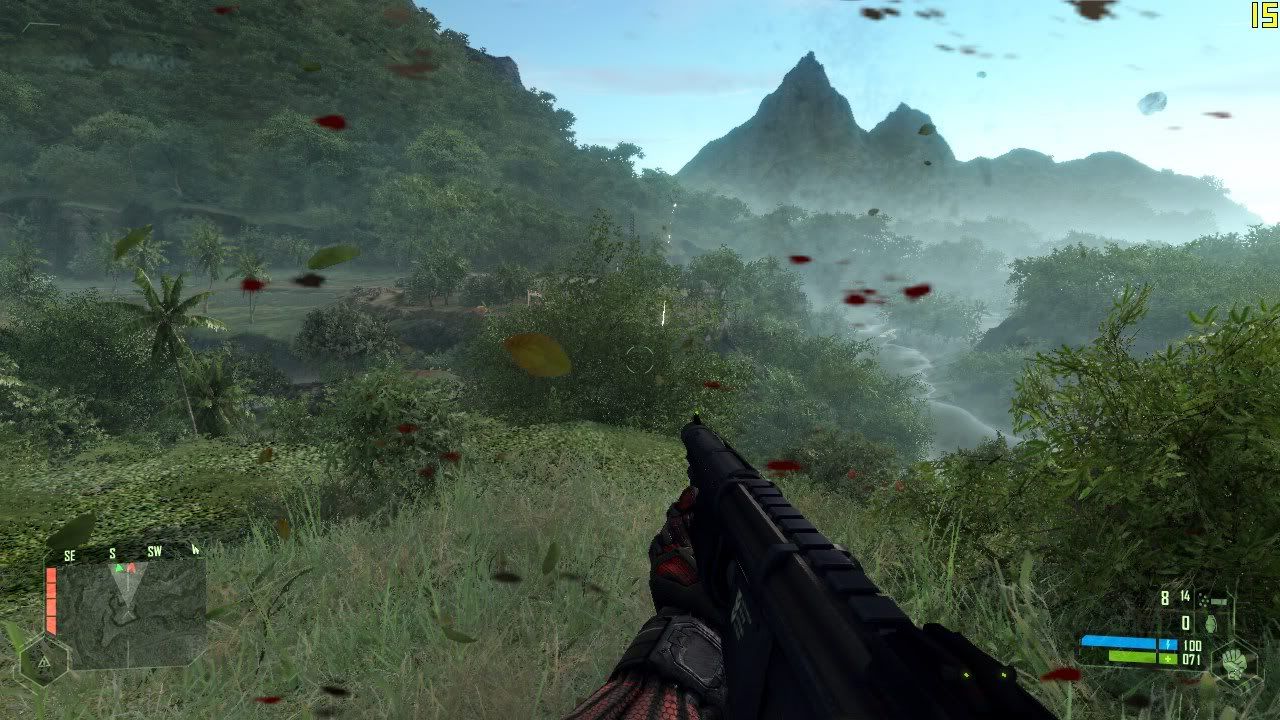The height and width of the screenshot is (720, 1280).
Task: Click the green objective marker on minimap
Action: coord(119,568)
